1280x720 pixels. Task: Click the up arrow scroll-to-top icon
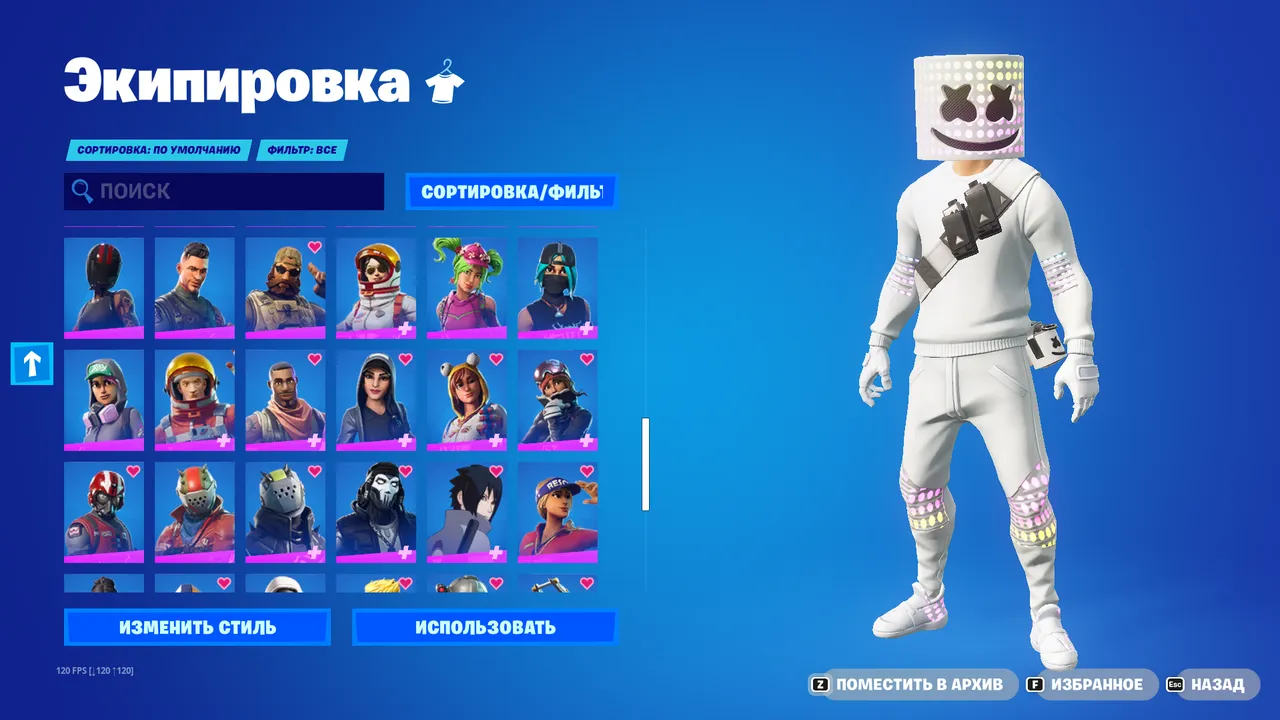tap(31, 364)
